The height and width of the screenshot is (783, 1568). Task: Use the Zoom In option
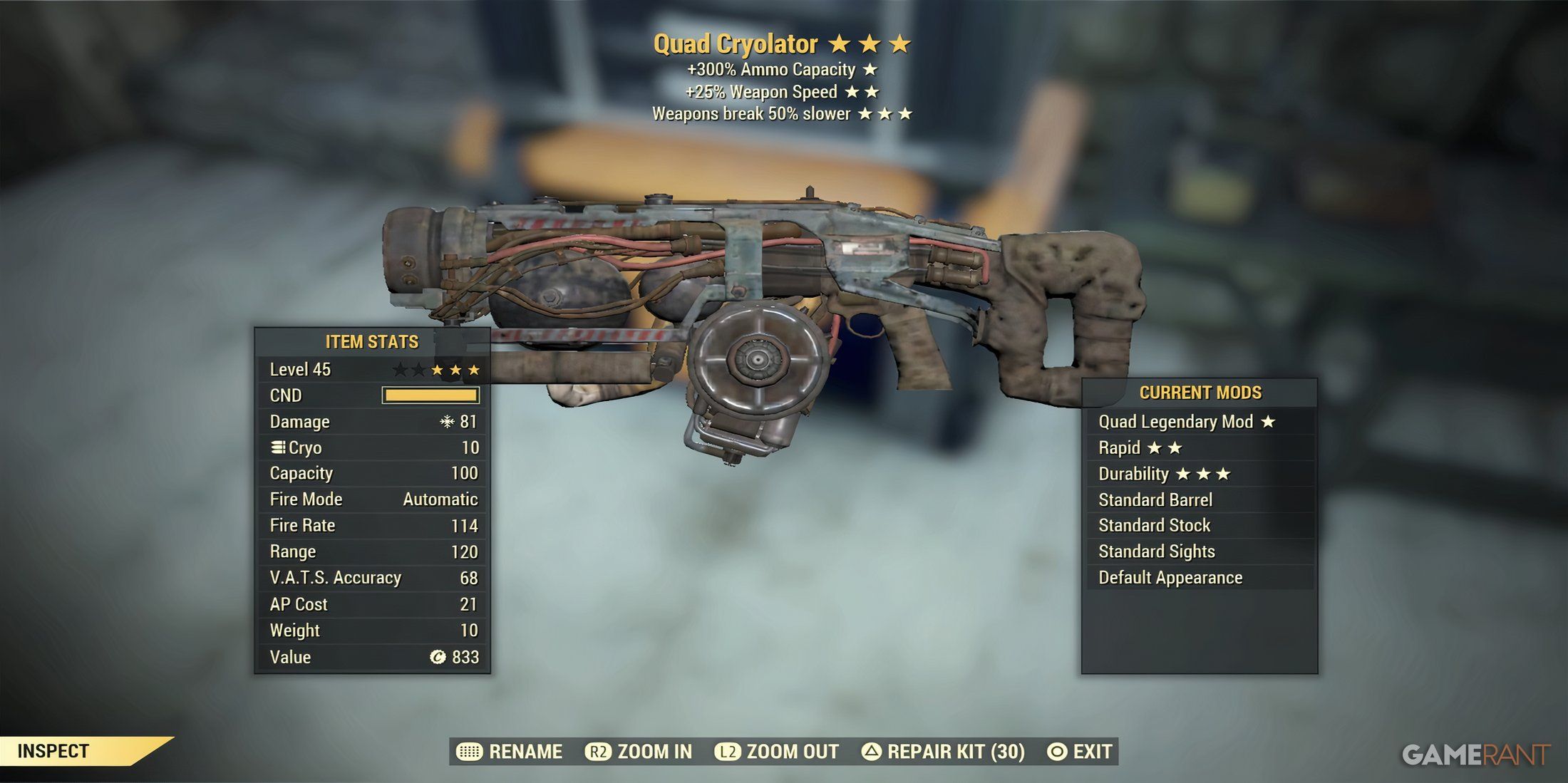coord(639,752)
